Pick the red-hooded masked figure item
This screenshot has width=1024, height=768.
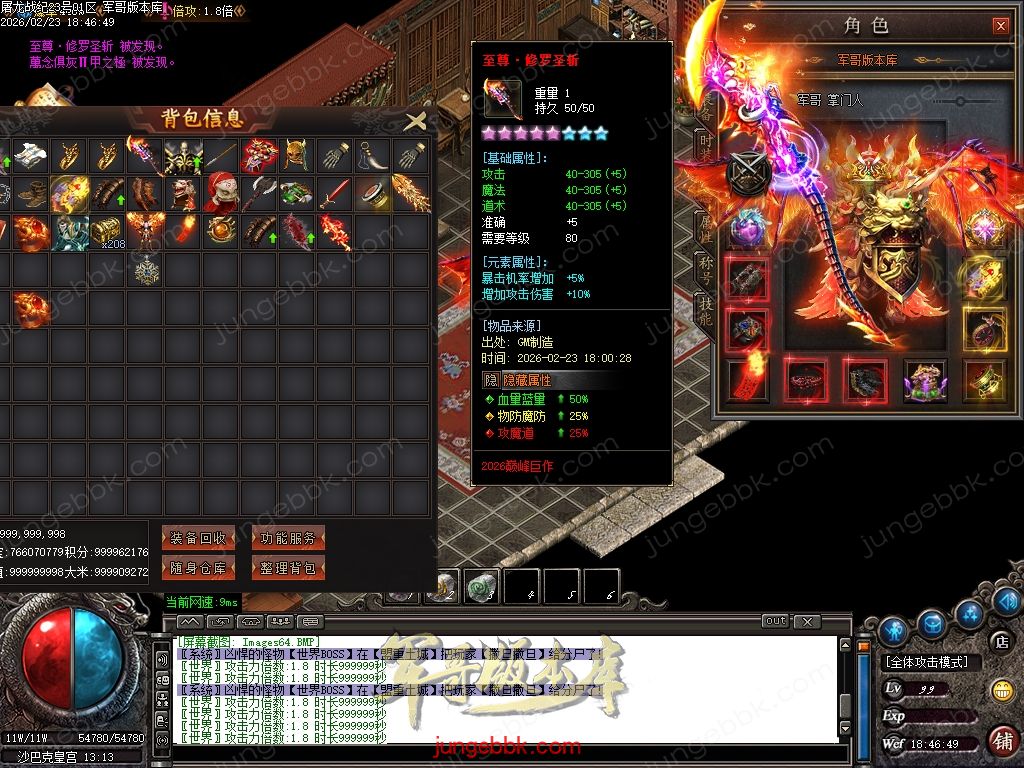point(221,193)
